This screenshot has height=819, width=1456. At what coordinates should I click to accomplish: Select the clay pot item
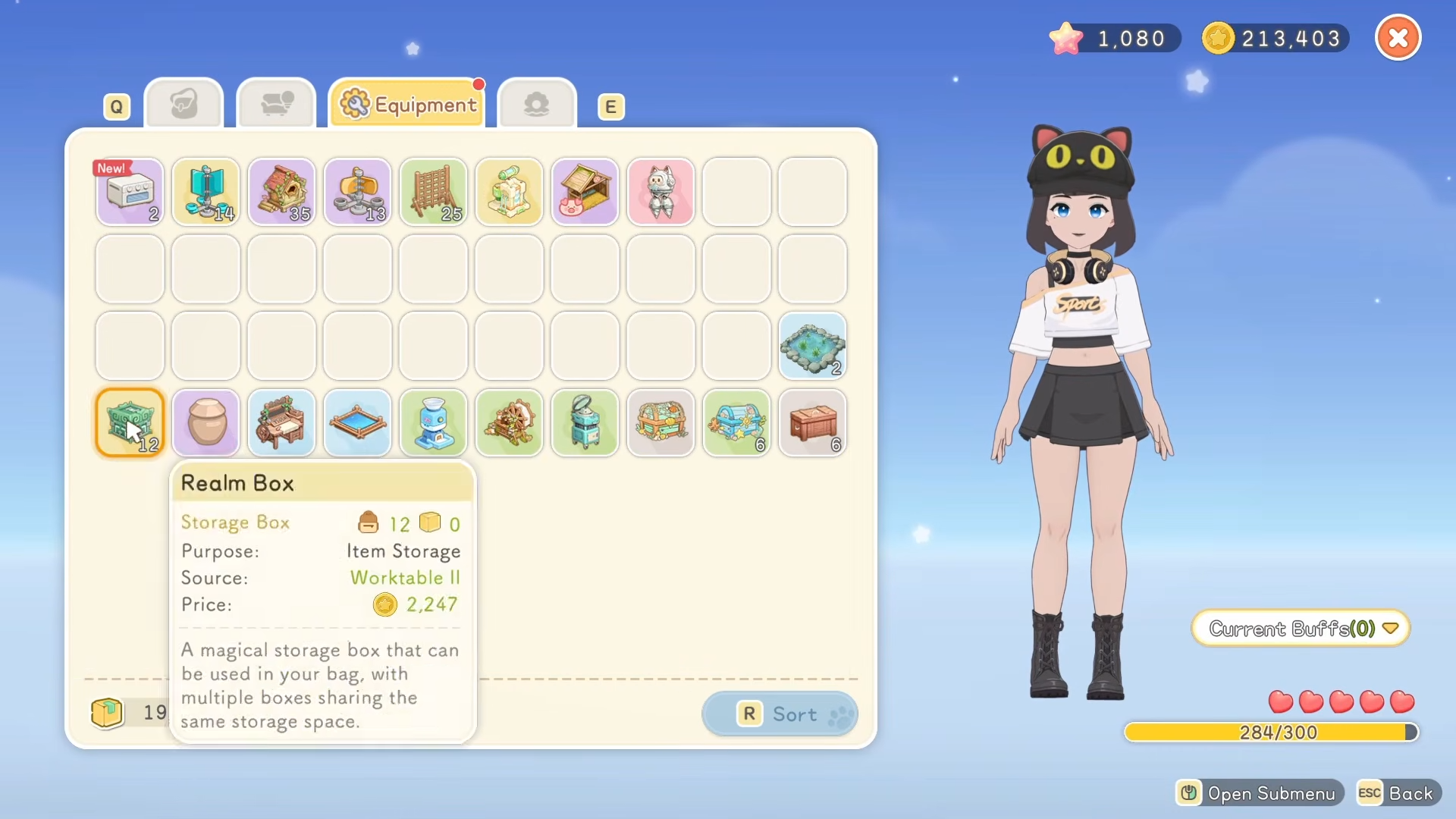pyautogui.click(x=206, y=422)
